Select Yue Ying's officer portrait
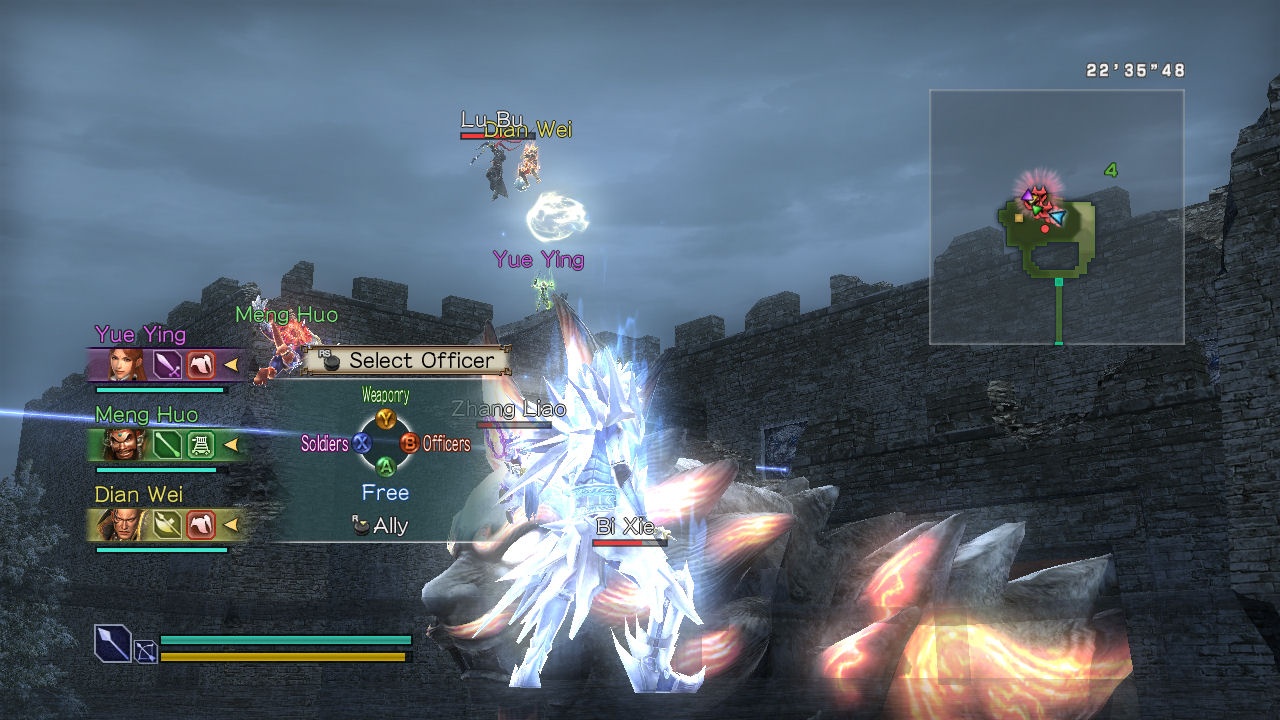 [x=128, y=365]
